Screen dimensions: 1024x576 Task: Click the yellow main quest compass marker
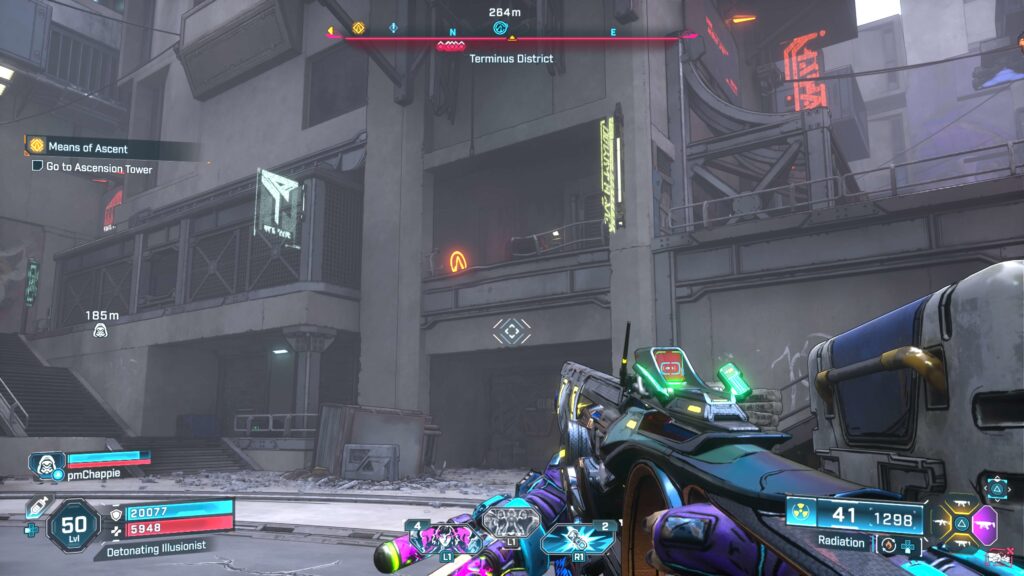coord(359,28)
